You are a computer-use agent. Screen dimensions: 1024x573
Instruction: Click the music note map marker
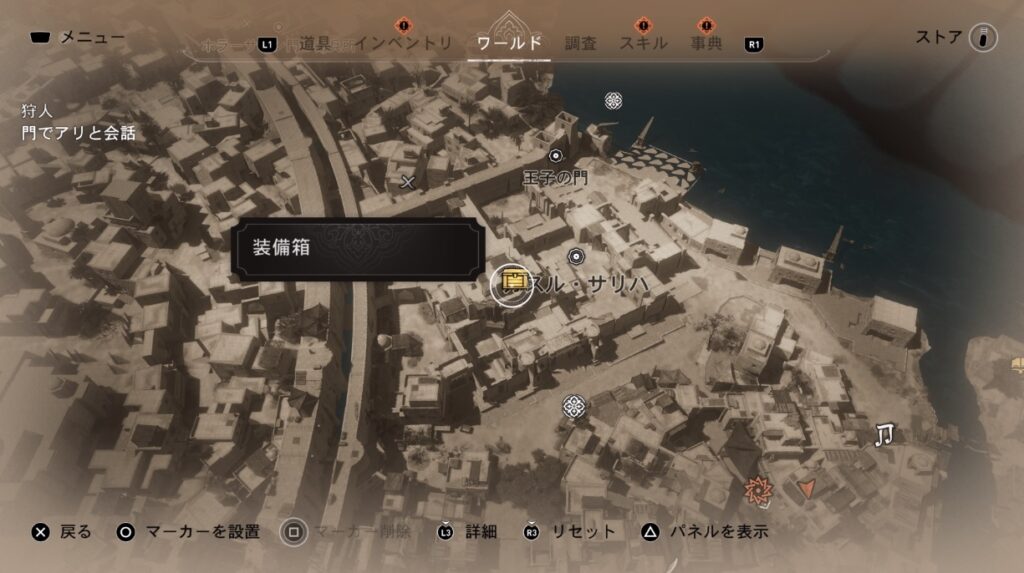point(884,434)
